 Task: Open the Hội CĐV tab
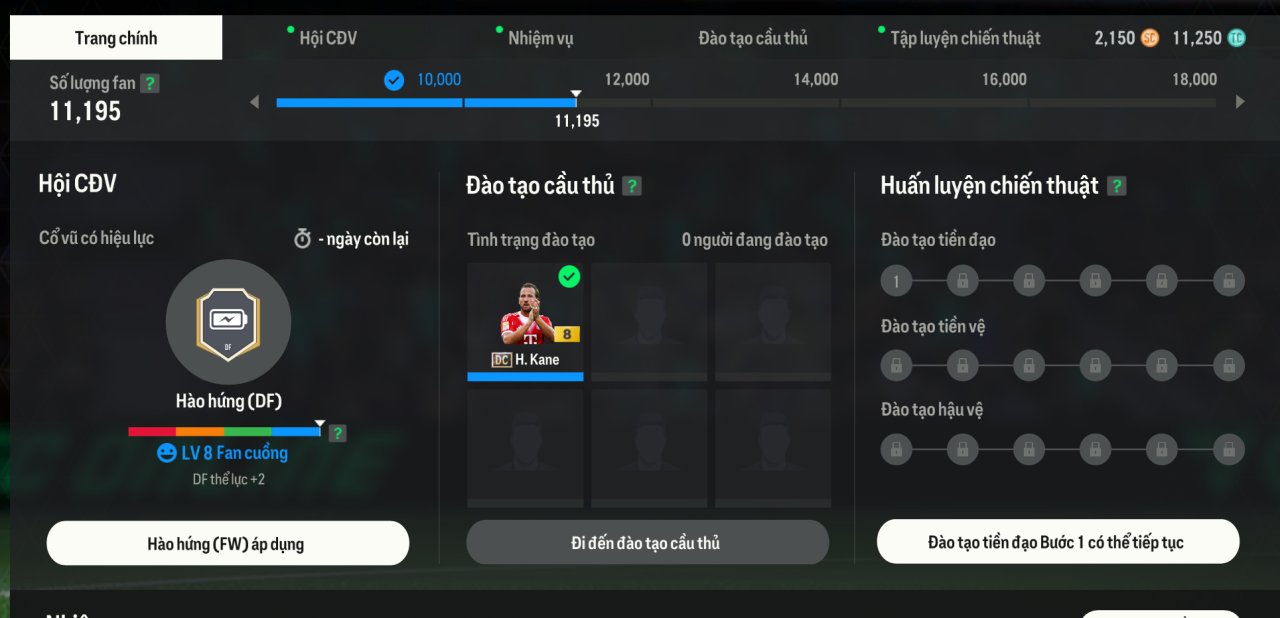327,38
